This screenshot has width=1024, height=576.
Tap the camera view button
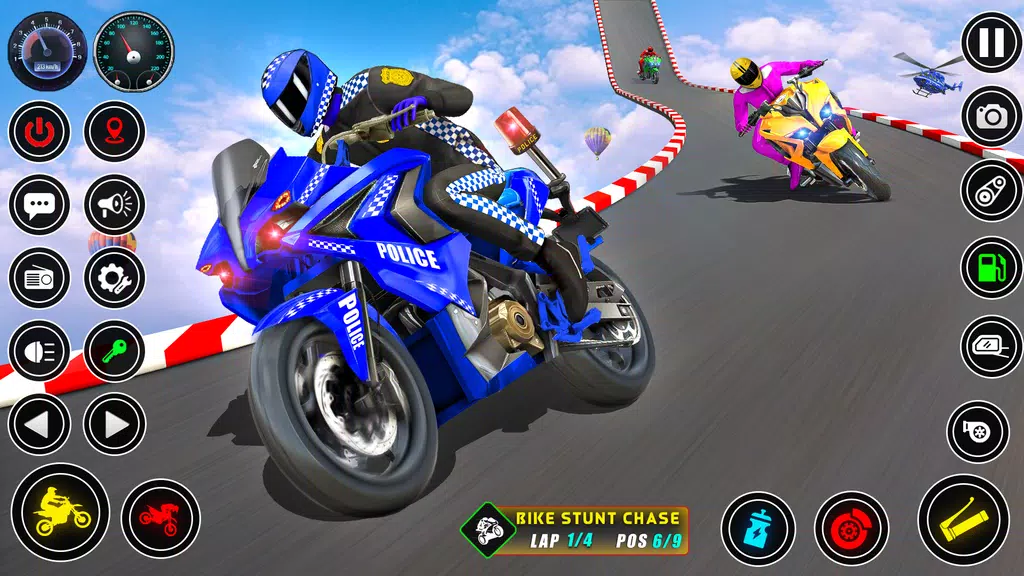991,116
